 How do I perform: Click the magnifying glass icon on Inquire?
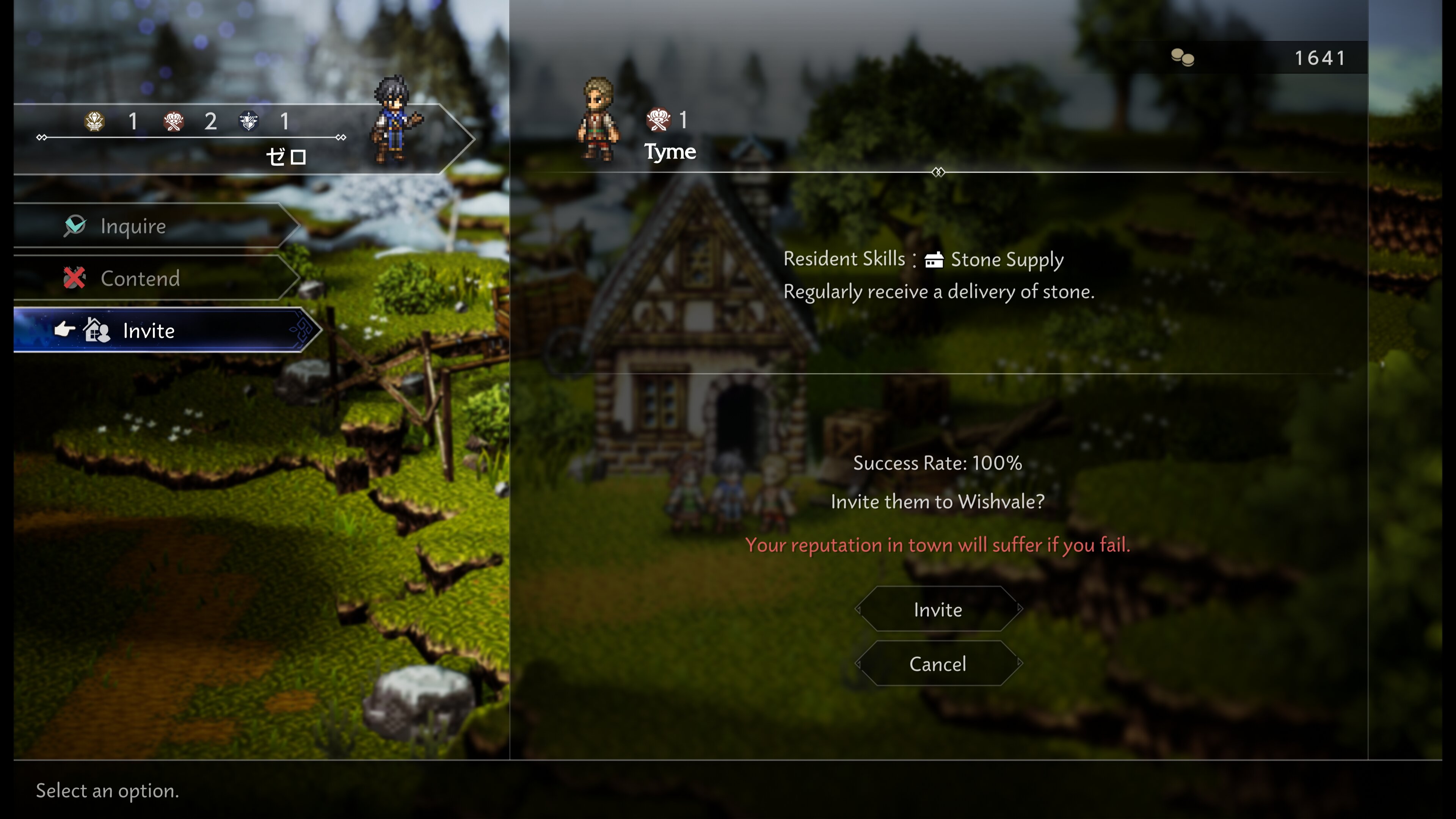click(75, 226)
